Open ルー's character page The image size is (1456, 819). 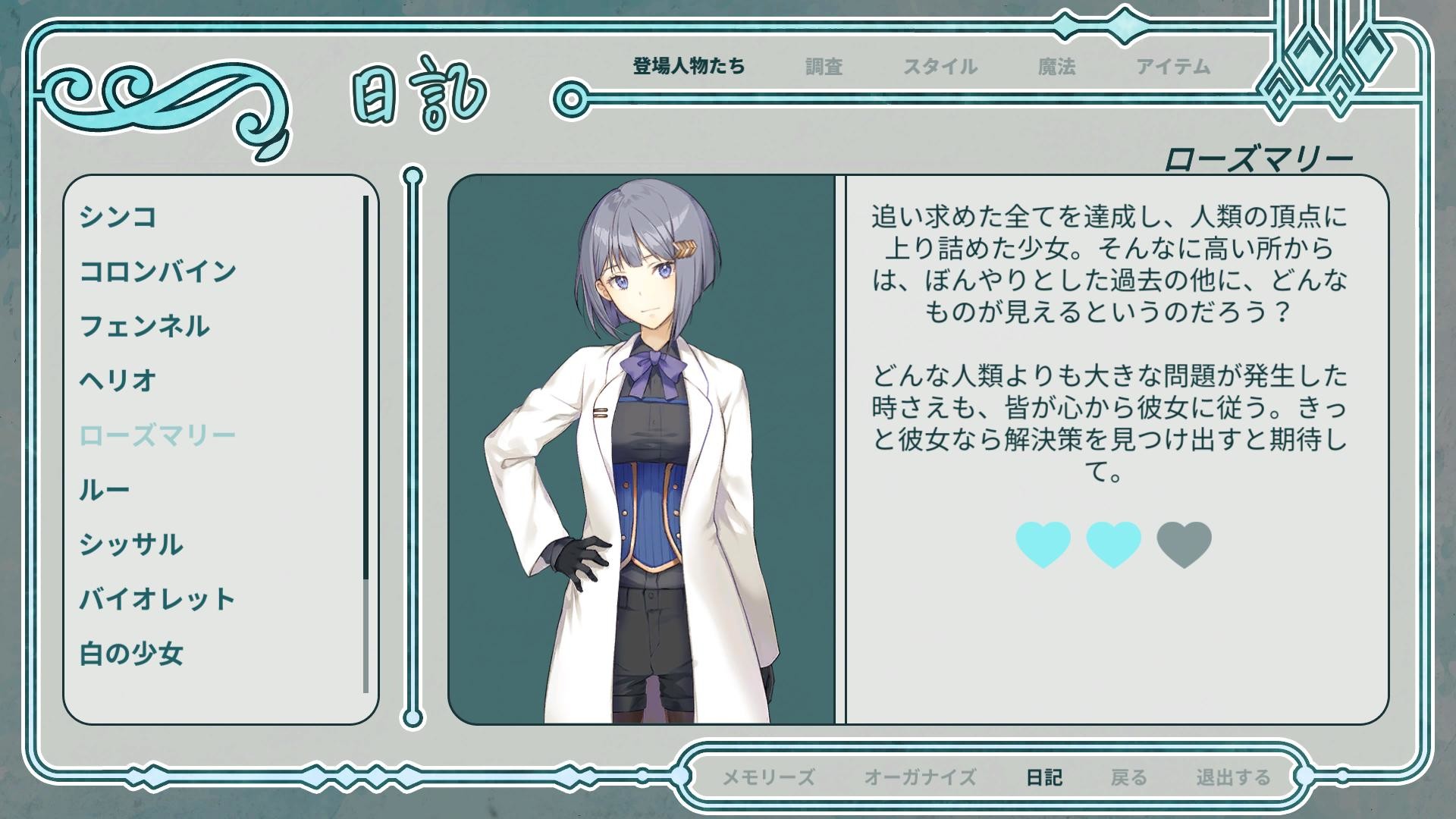tap(104, 490)
